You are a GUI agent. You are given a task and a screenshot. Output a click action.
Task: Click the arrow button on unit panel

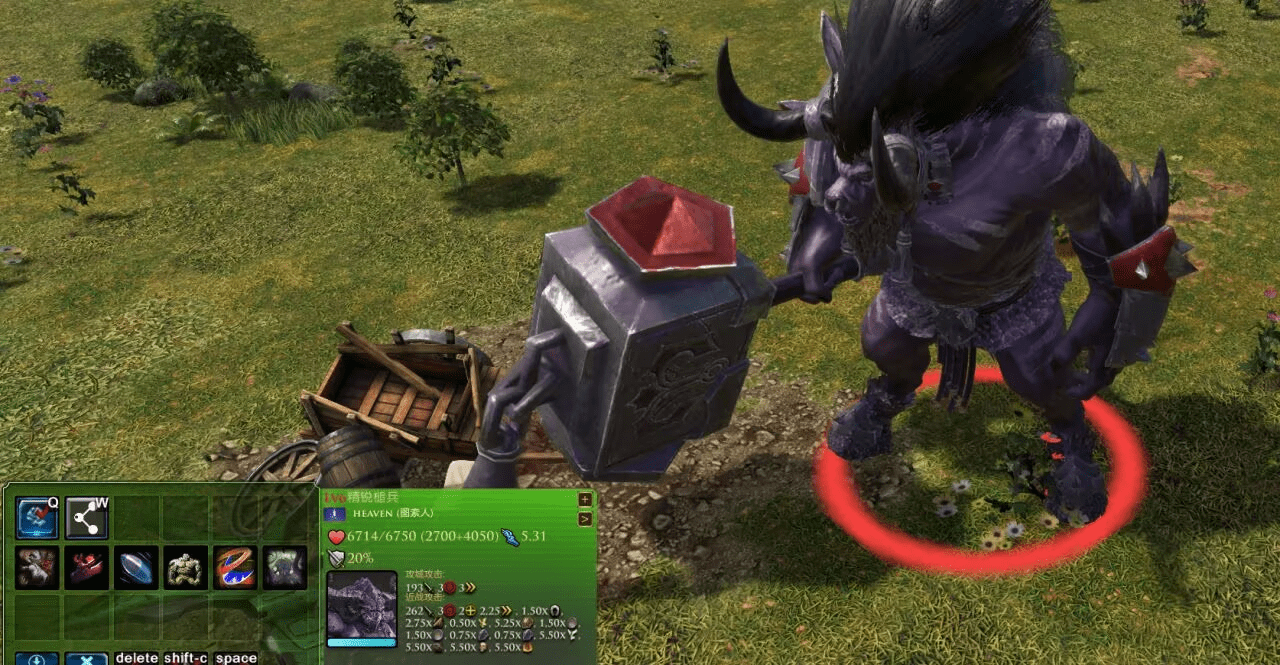[585, 518]
